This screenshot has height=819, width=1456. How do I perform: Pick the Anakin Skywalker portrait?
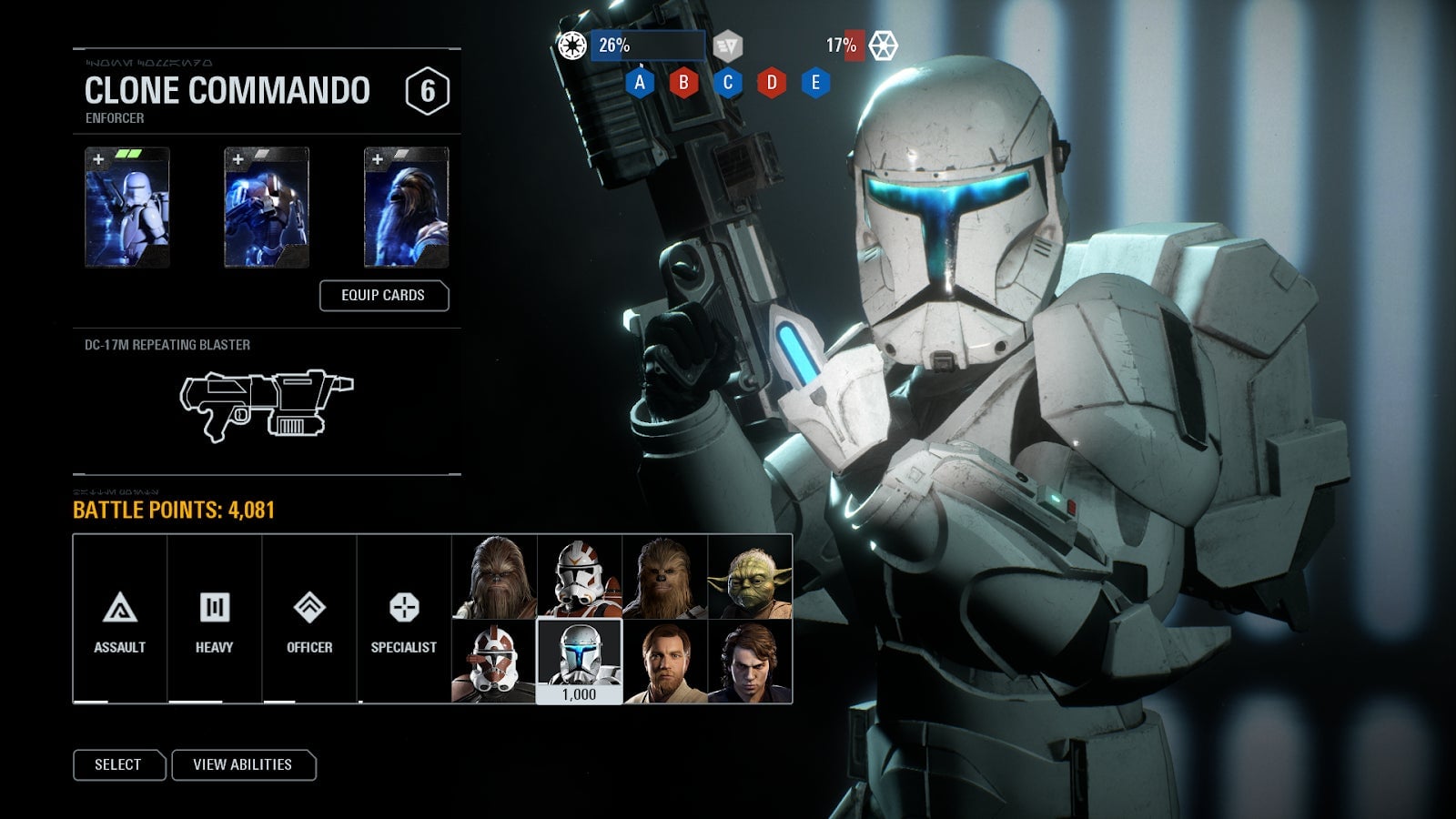pyautogui.click(x=750, y=662)
